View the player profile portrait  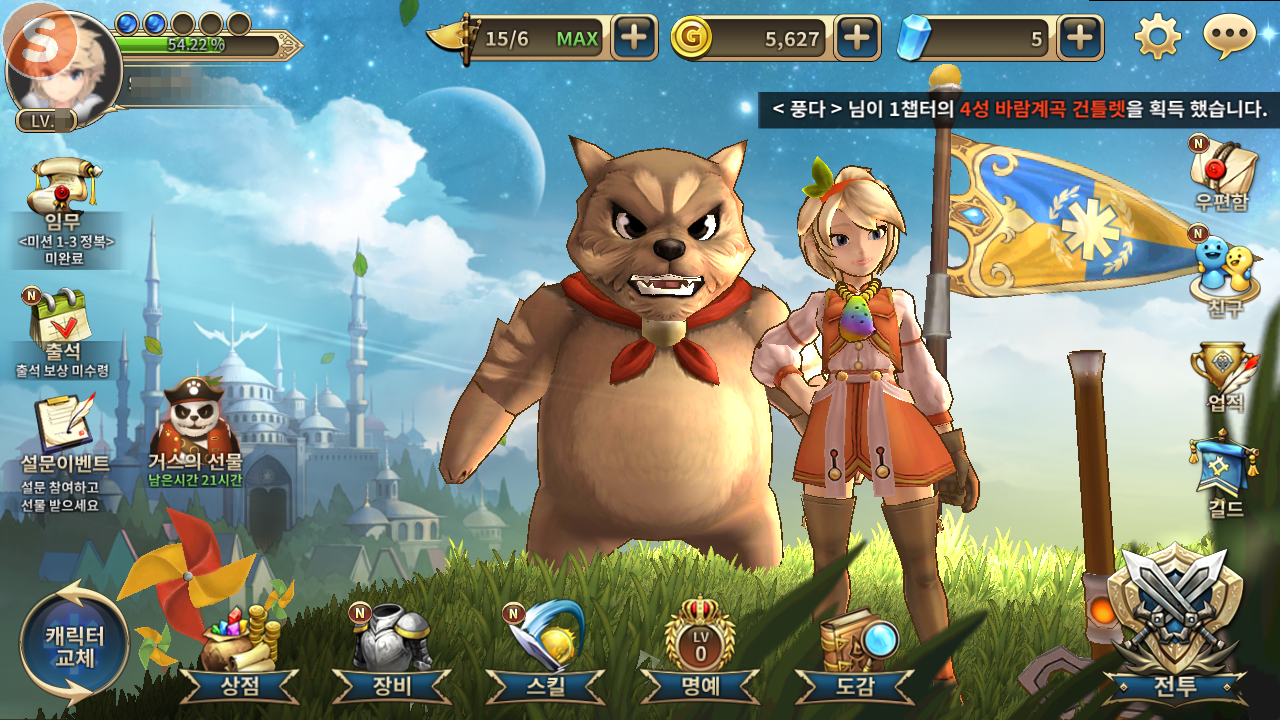click(63, 70)
